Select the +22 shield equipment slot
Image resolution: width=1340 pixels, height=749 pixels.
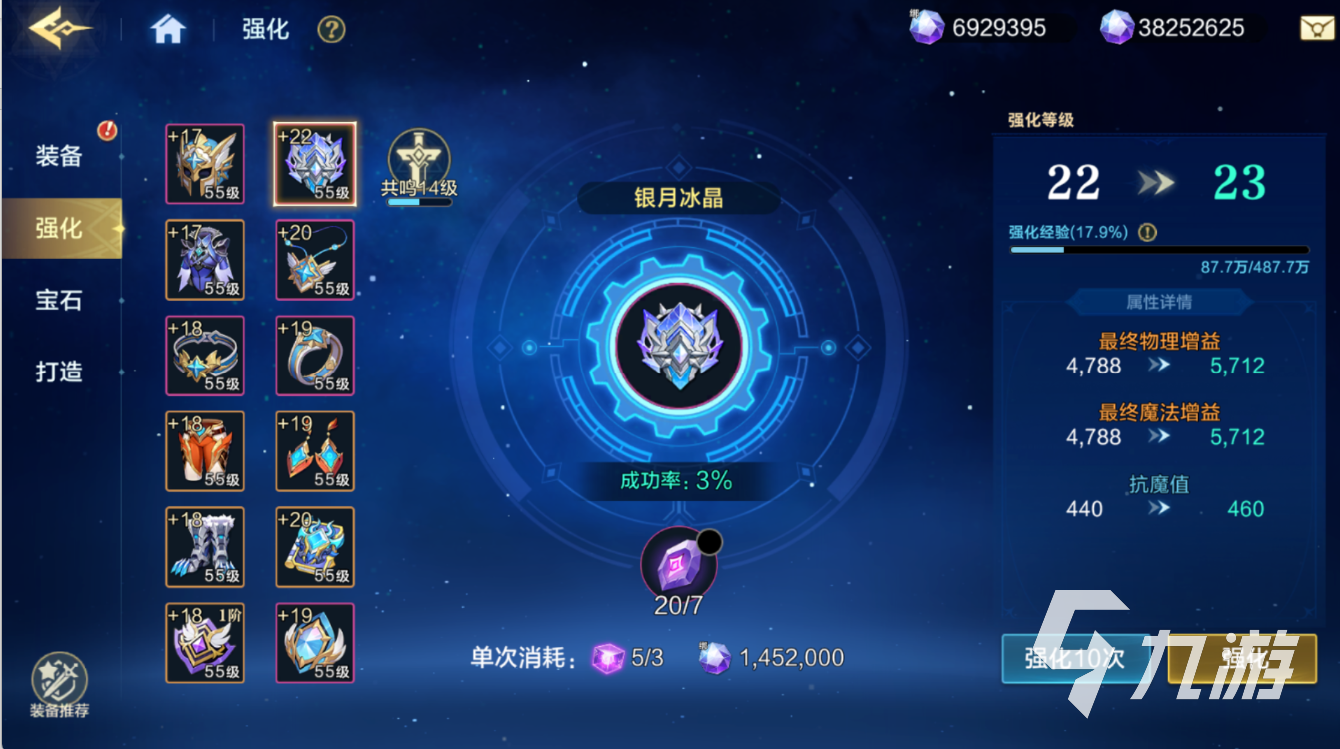pyautogui.click(x=315, y=164)
